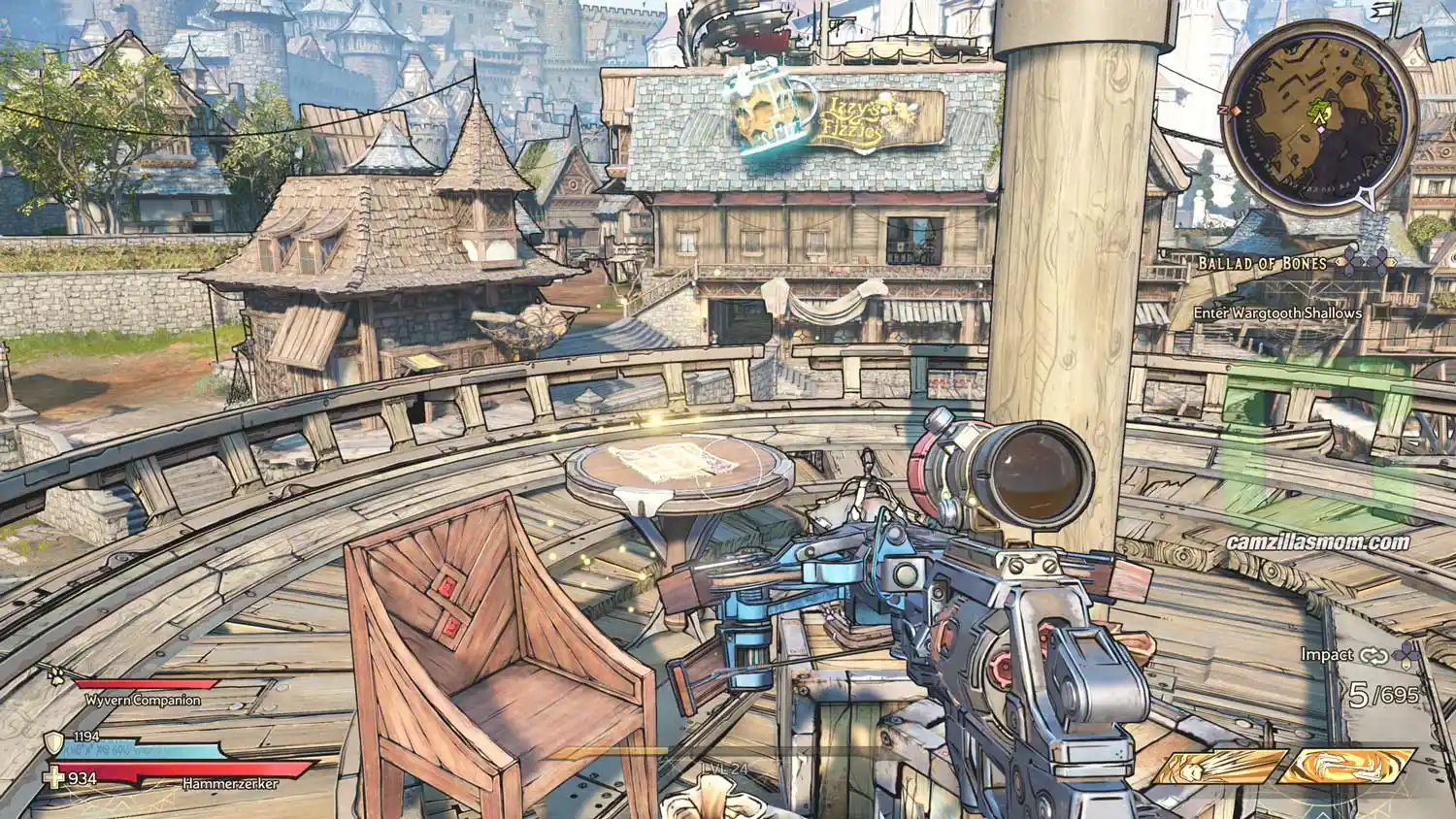
Task: Click the Impact firing mode indicator
Action: [x=1326, y=655]
